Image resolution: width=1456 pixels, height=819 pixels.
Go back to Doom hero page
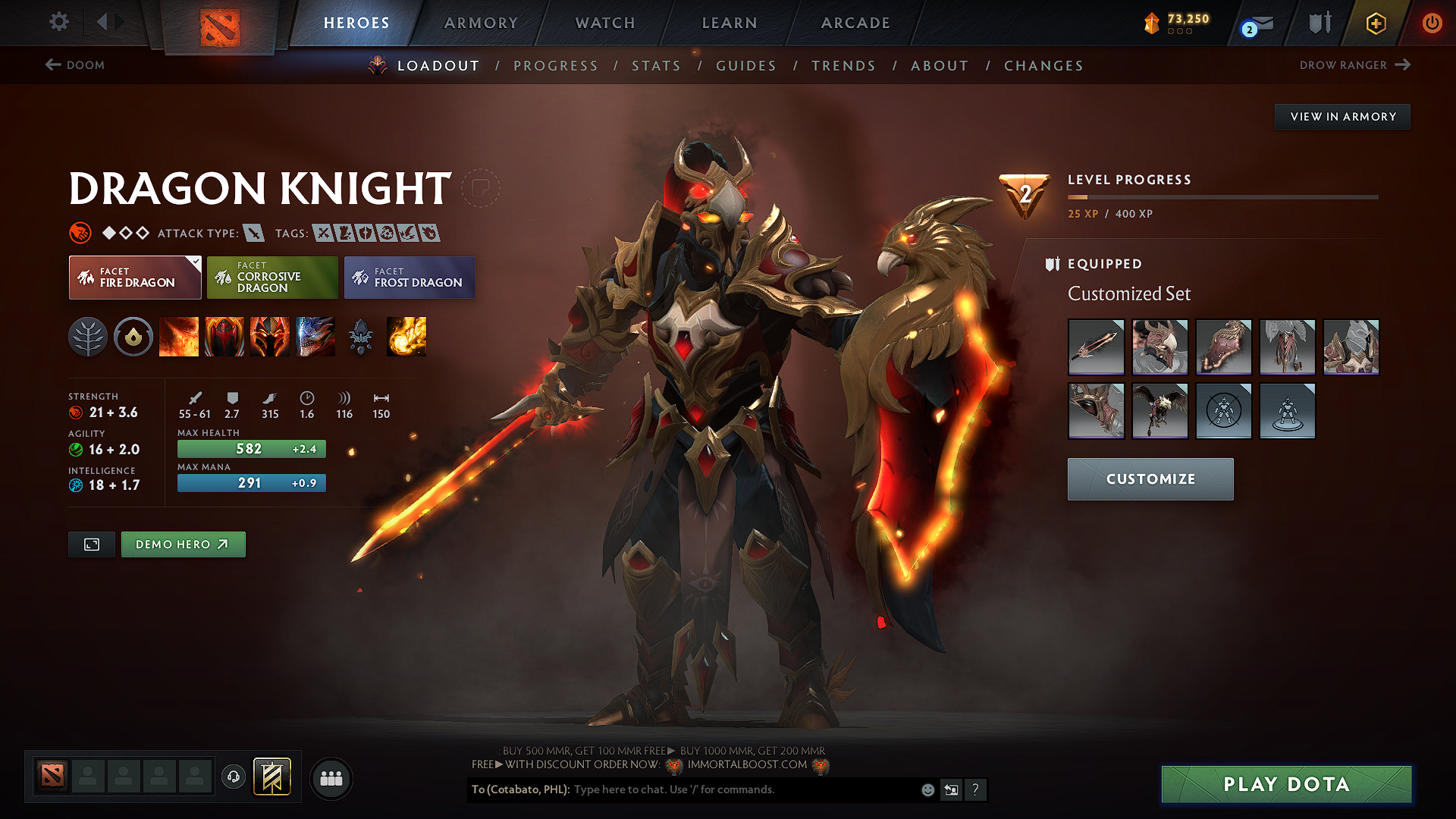click(74, 65)
